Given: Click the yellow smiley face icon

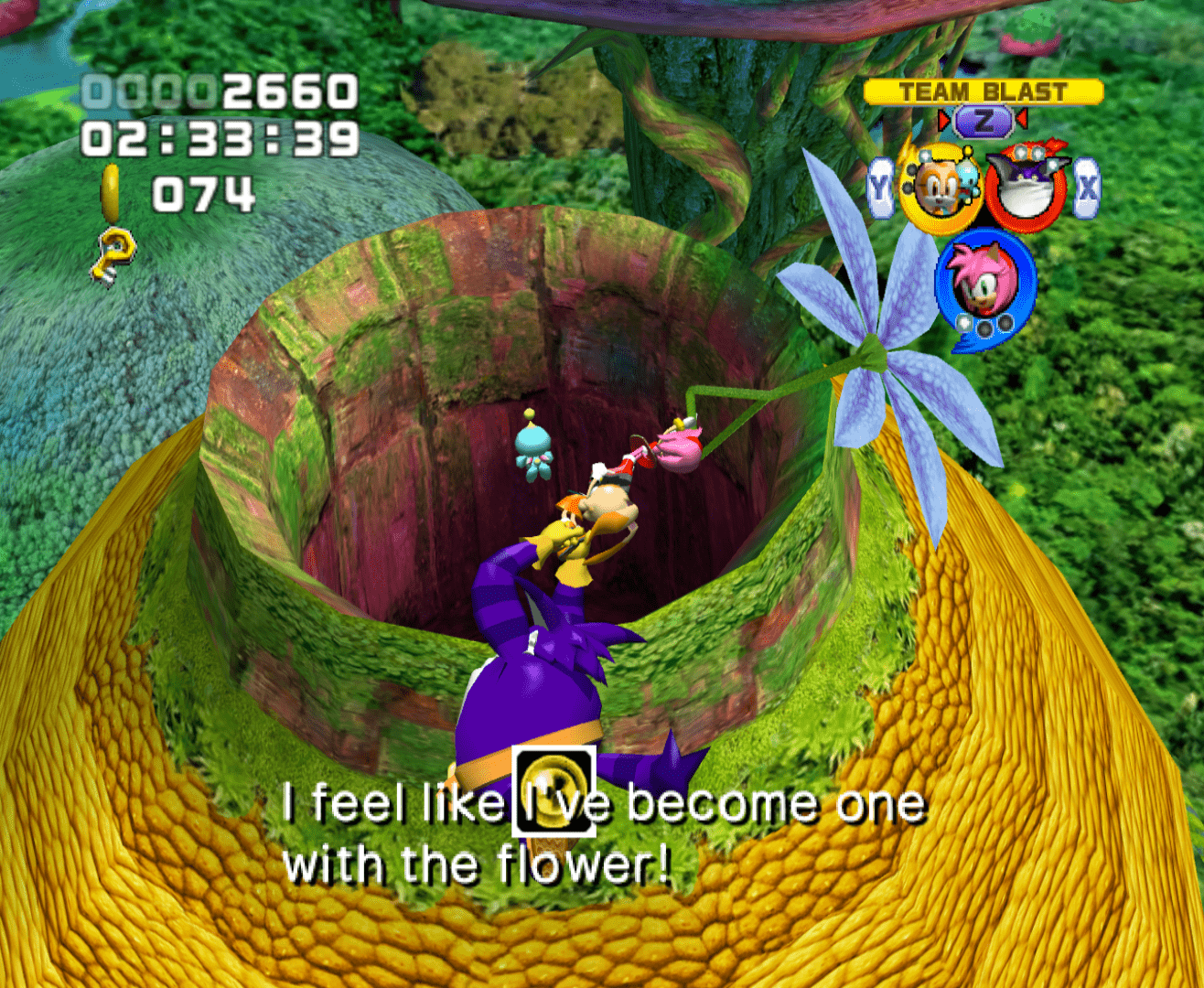Looking at the screenshot, I should (554, 792).
